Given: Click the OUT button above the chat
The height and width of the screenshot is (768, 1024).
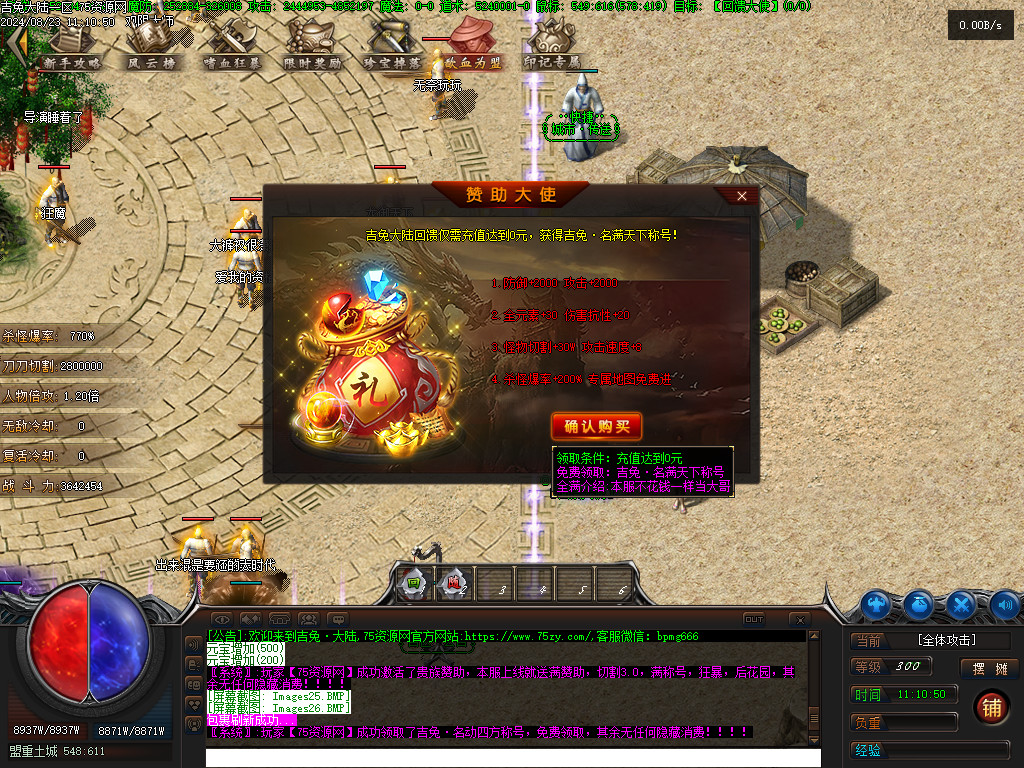Looking at the screenshot, I should click(x=754, y=620).
